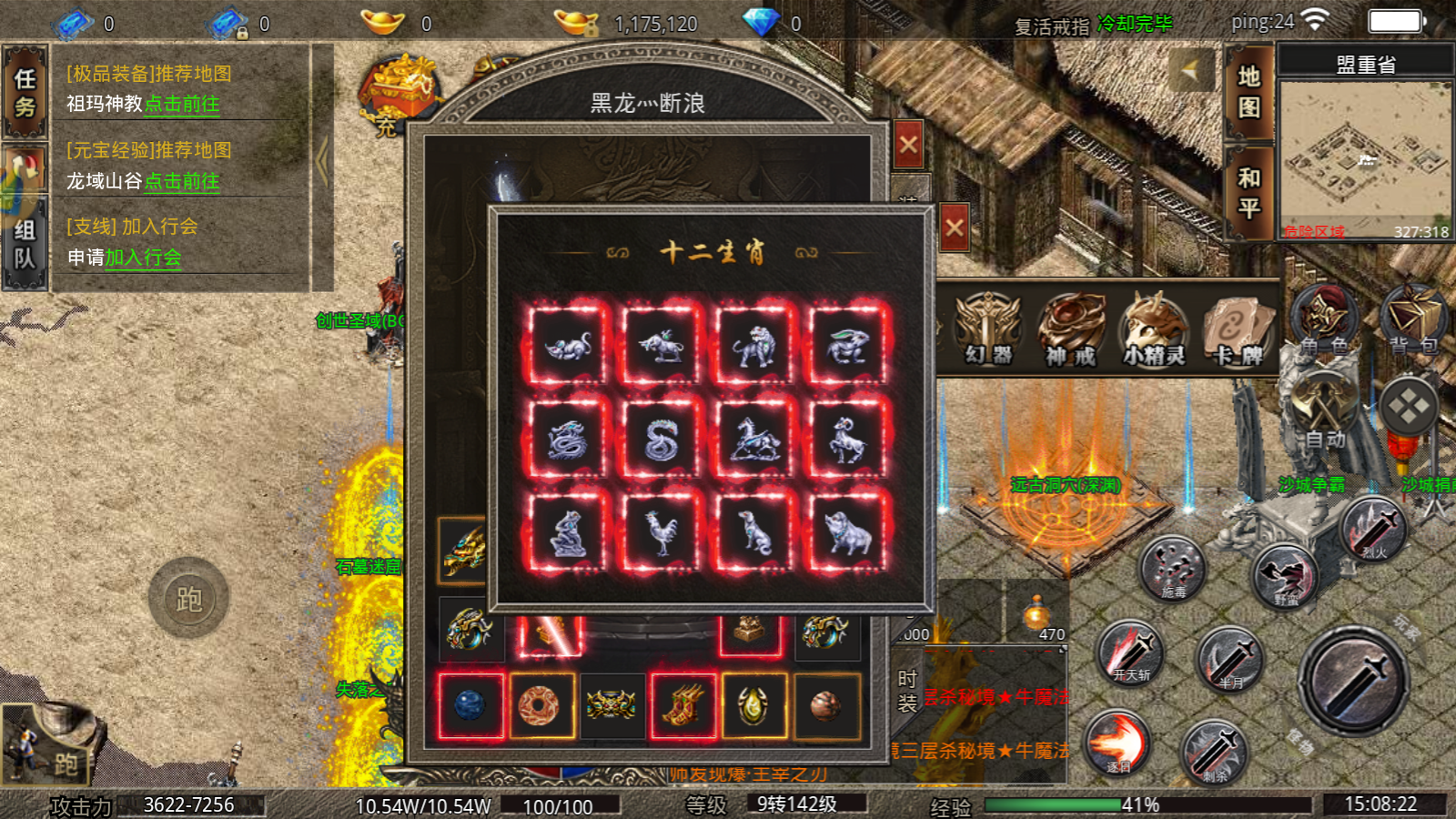Switch to the 任务 quest tab
The height and width of the screenshot is (819, 1456).
pos(25,93)
